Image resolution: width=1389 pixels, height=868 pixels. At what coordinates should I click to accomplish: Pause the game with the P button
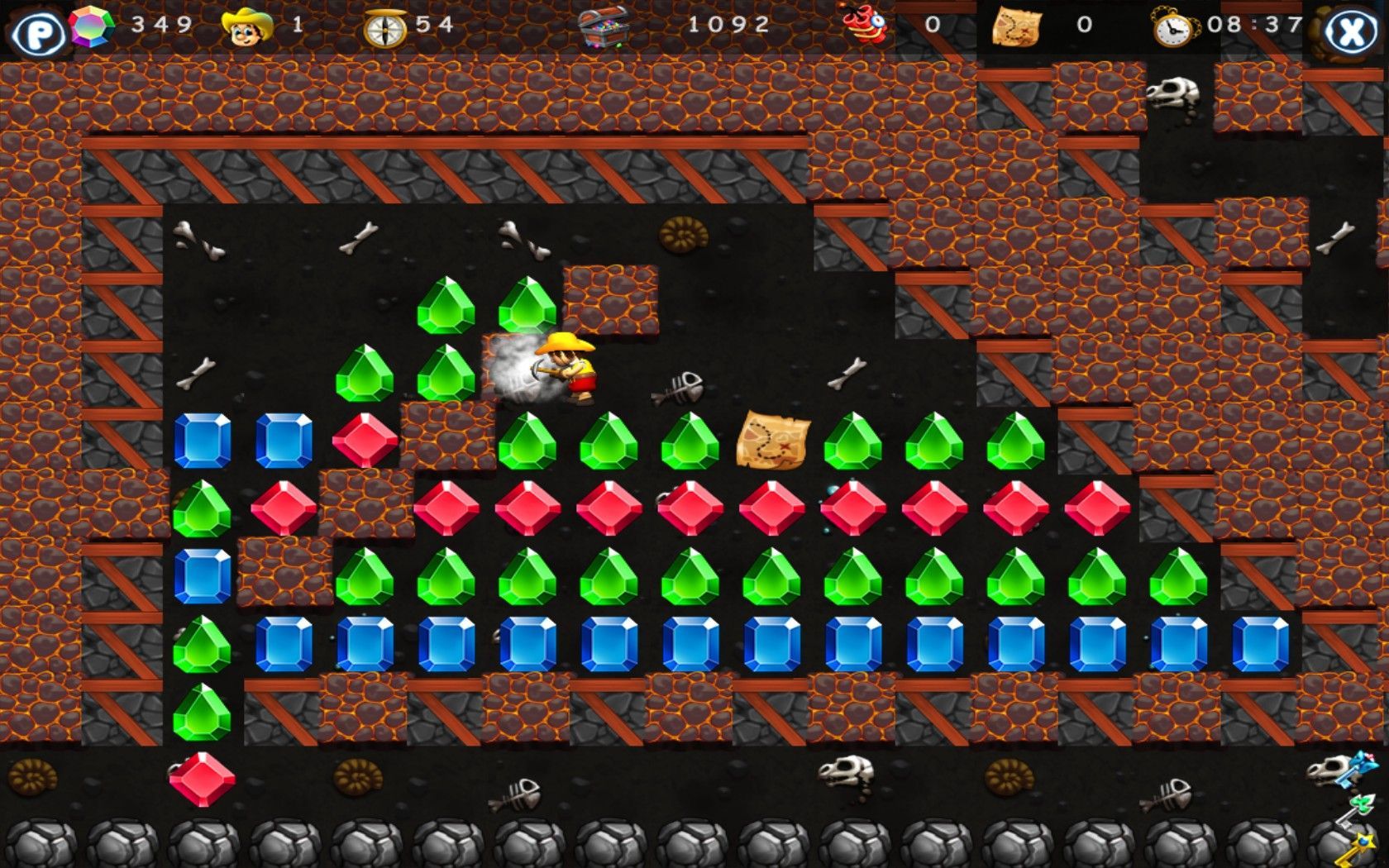click(x=36, y=34)
